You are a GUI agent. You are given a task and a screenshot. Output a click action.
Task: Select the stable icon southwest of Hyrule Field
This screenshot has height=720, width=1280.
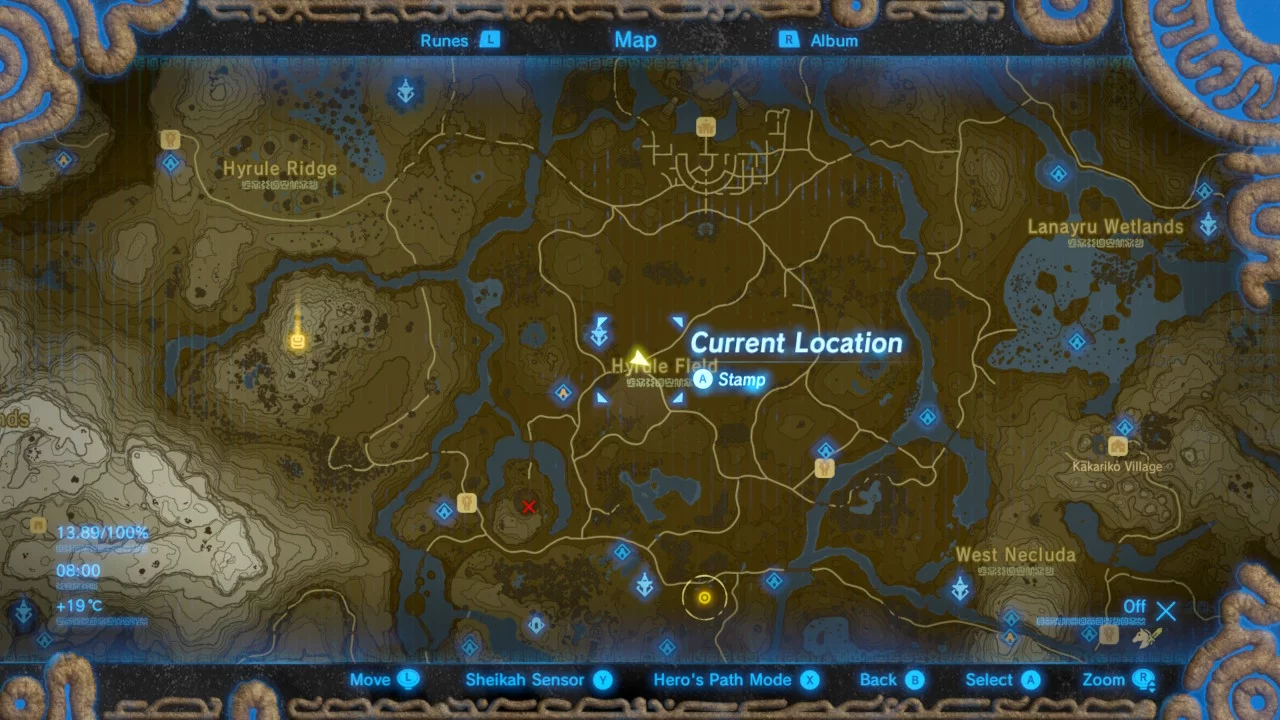[467, 503]
